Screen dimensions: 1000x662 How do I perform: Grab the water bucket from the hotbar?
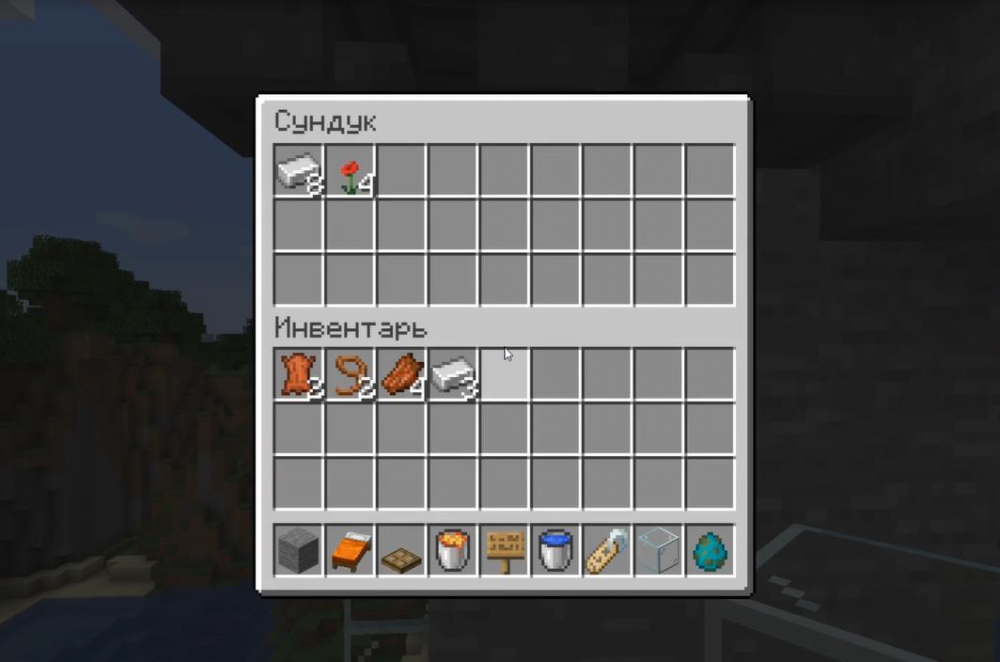(x=556, y=550)
